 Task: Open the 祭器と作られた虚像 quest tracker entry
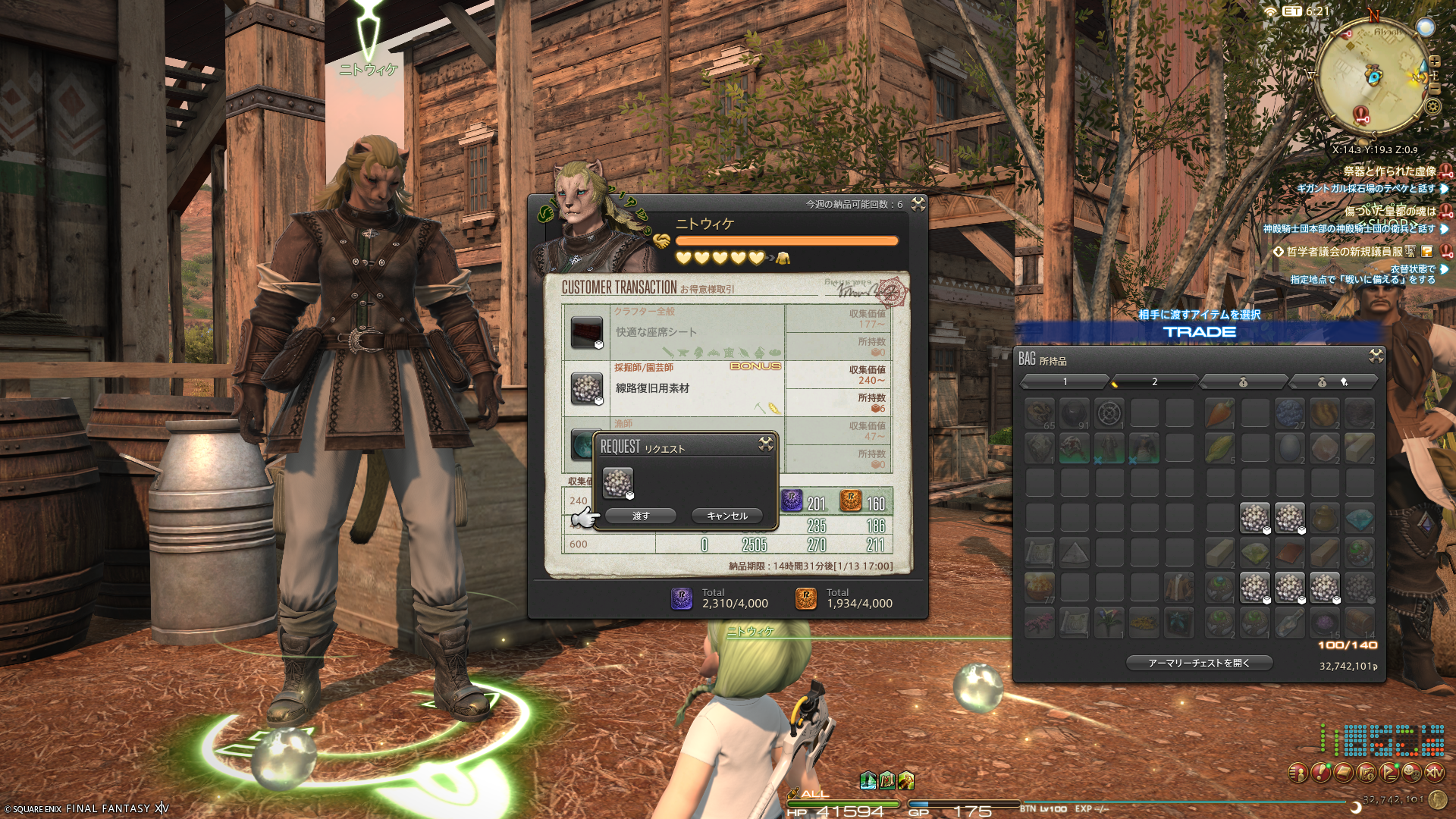pos(1389,171)
